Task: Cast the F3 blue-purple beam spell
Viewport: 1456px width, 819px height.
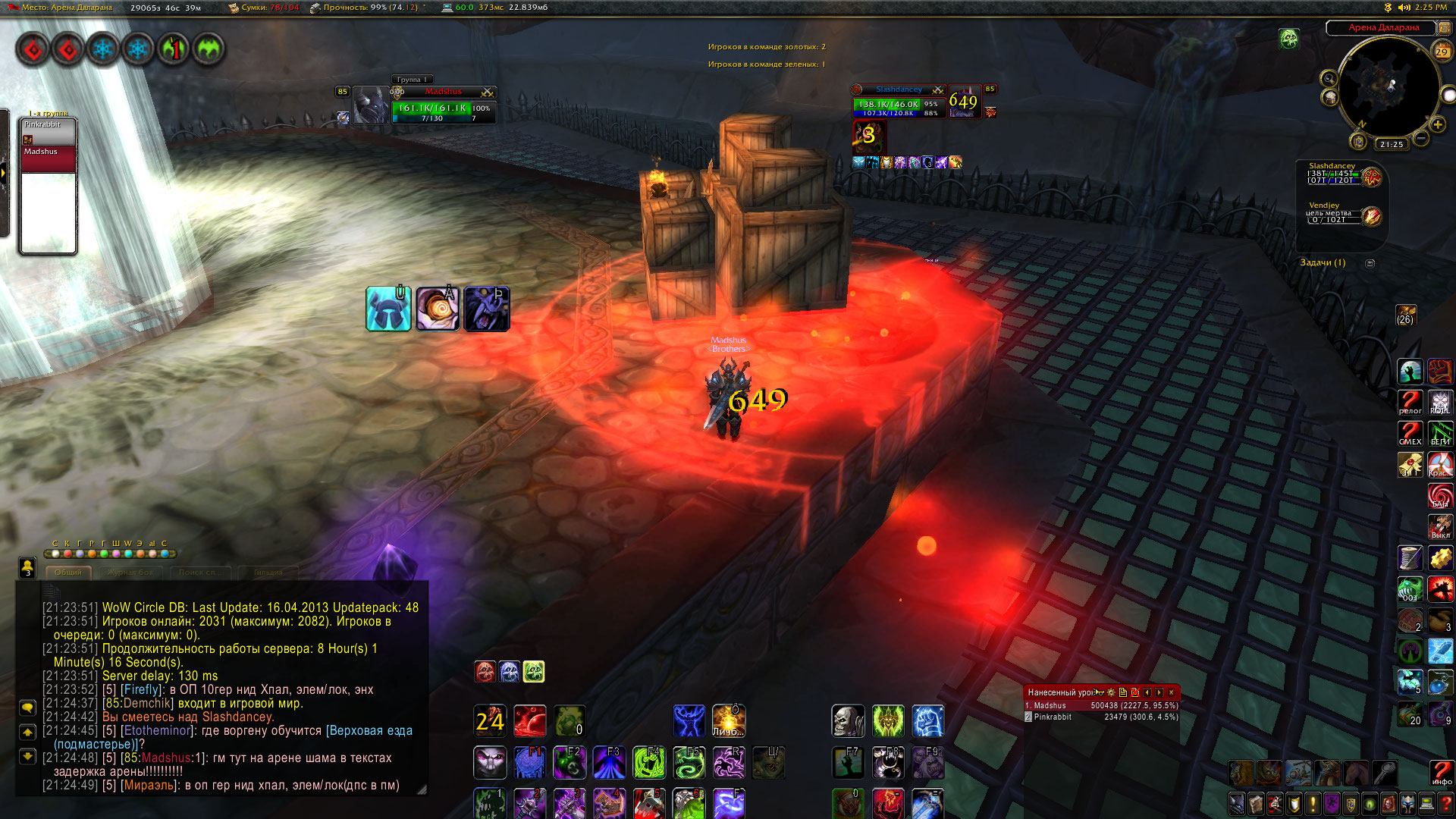Action: (x=609, y=762)
